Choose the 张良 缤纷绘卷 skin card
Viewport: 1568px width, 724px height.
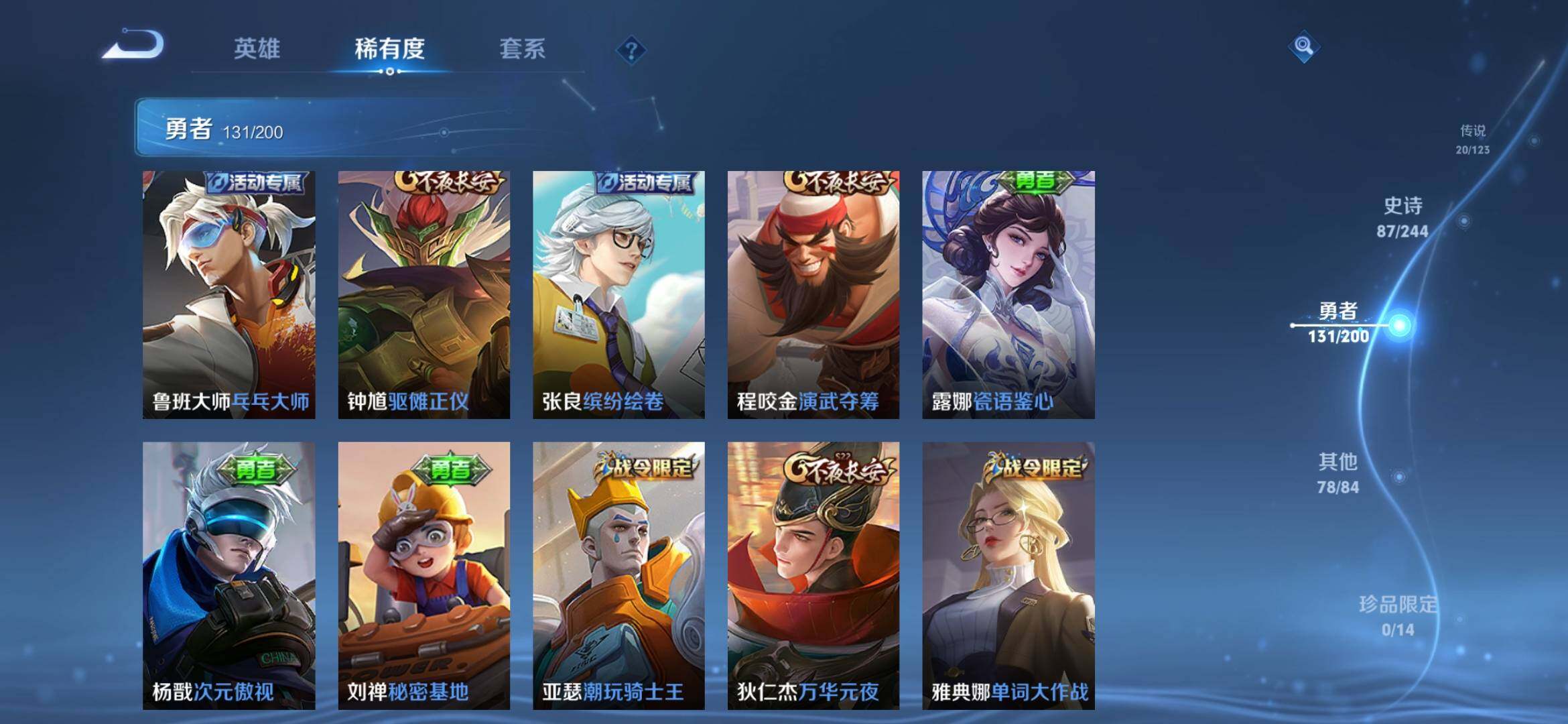[x=618, y=295]
